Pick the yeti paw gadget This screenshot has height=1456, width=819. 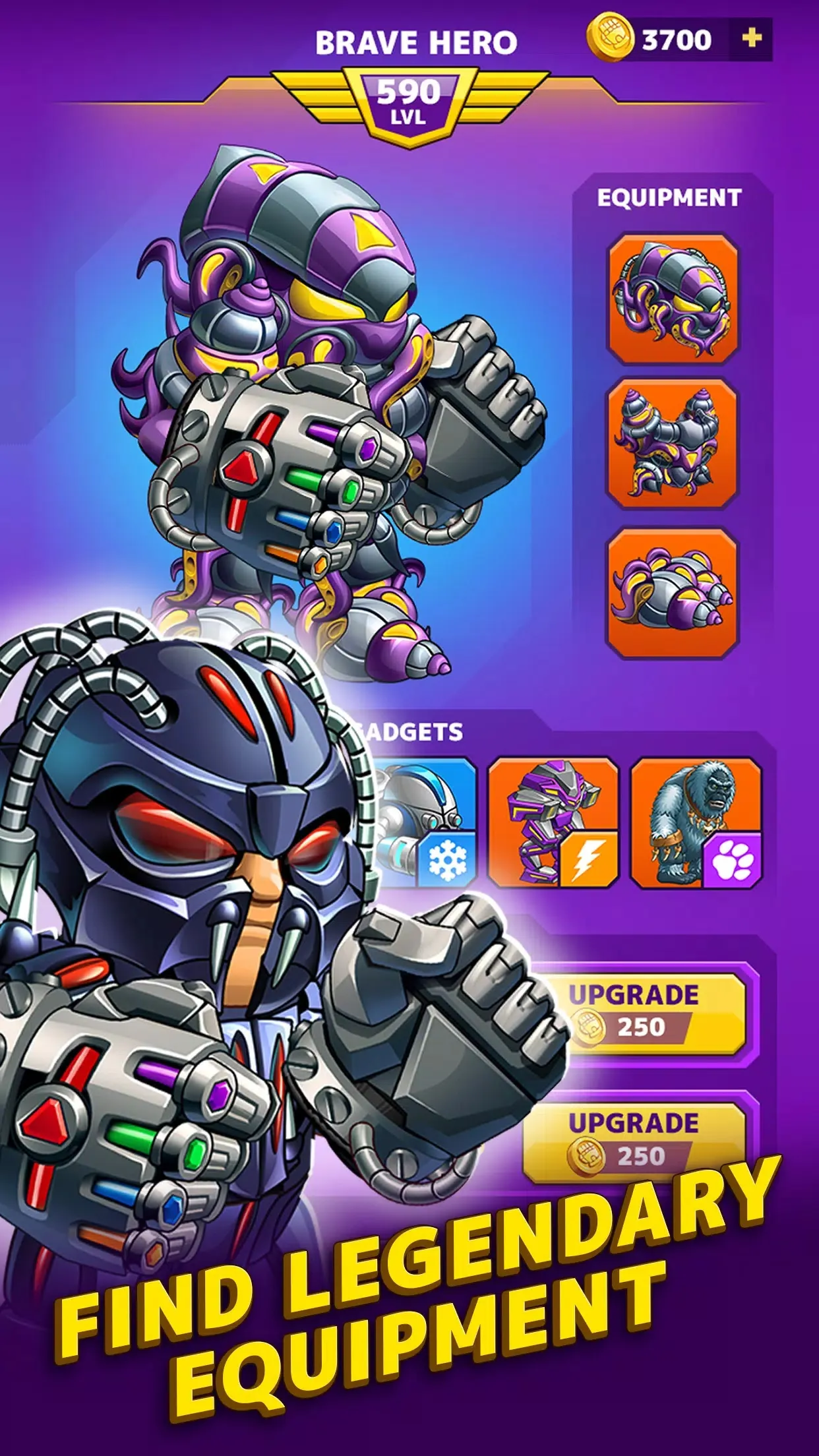click(696, 823)
